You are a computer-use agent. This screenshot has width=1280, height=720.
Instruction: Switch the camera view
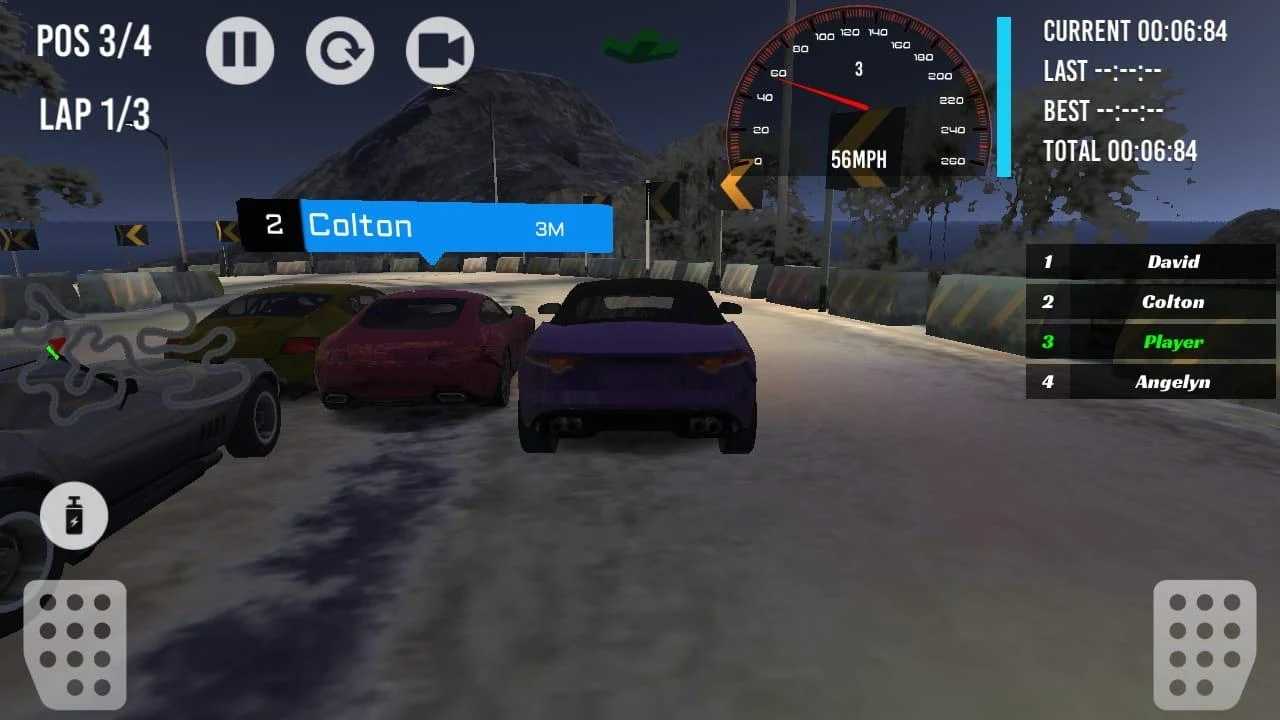(x=440, y=49)
